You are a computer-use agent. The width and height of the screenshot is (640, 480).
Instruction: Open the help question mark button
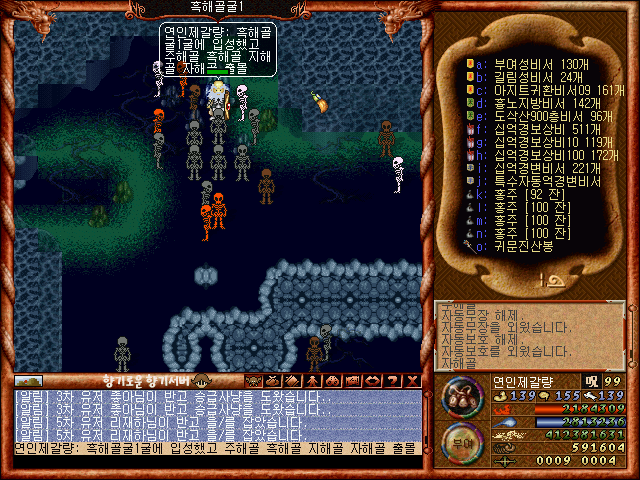[392, 380]
